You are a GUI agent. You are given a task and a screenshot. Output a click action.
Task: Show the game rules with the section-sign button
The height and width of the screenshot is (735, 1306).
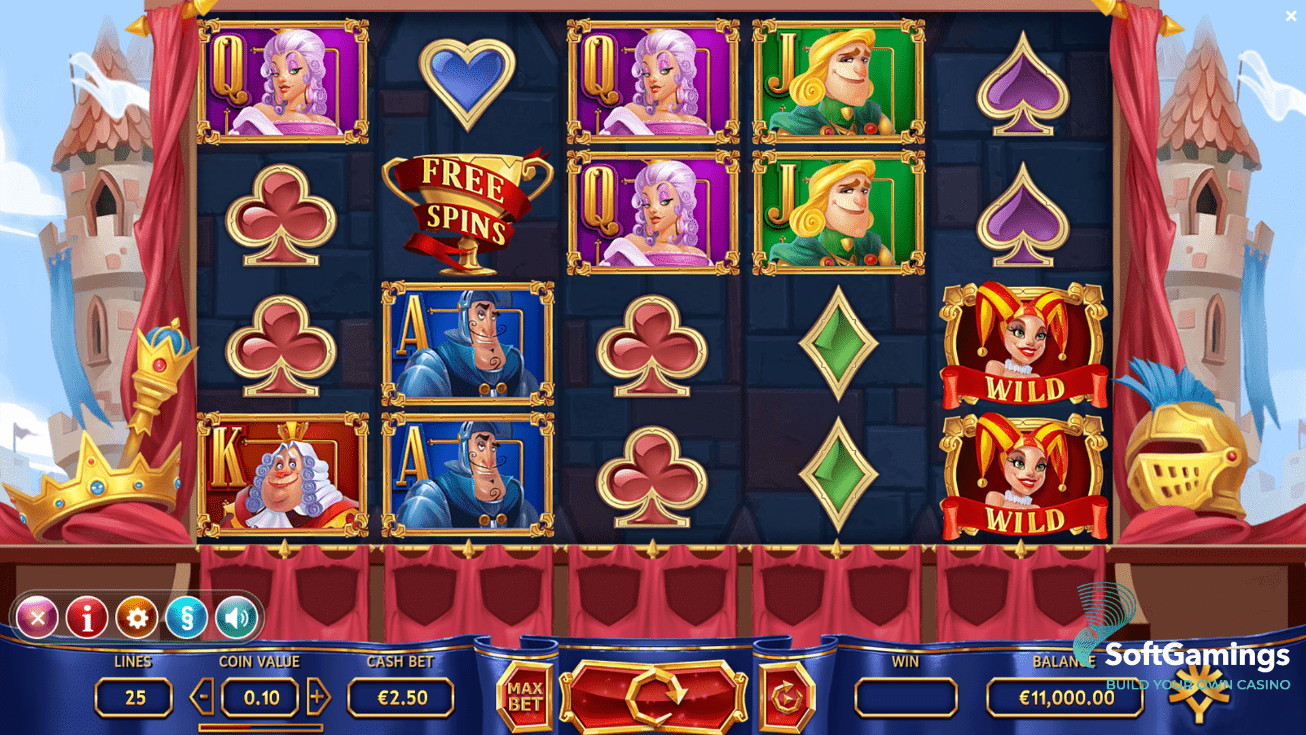[x=186, y=619]
